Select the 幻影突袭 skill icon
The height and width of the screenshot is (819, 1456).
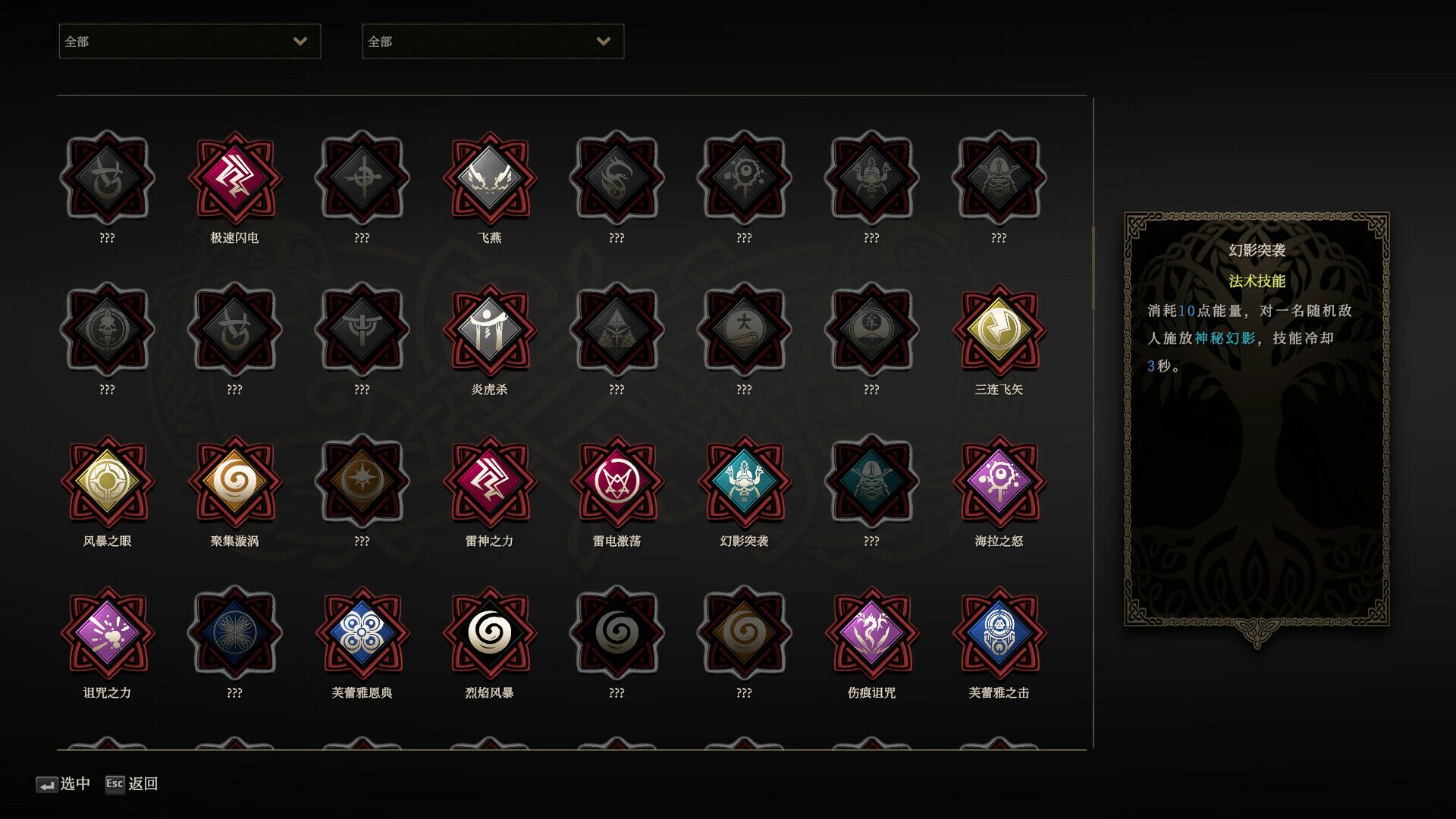pos(744,482)
